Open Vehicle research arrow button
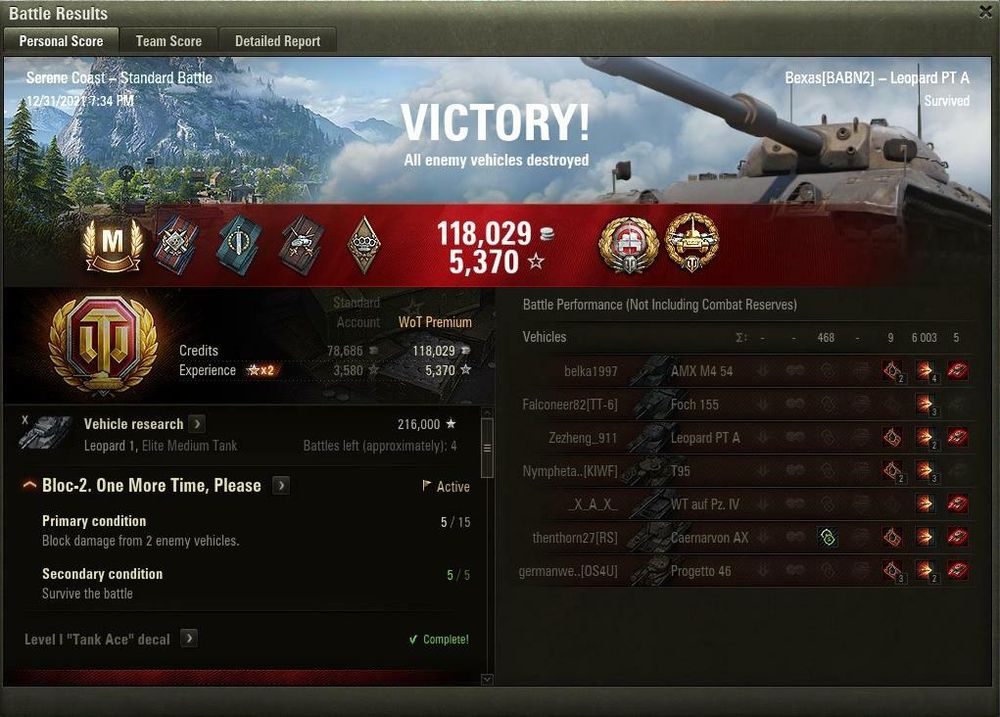This screenshot has width=1000, height=717. point(197,424)
